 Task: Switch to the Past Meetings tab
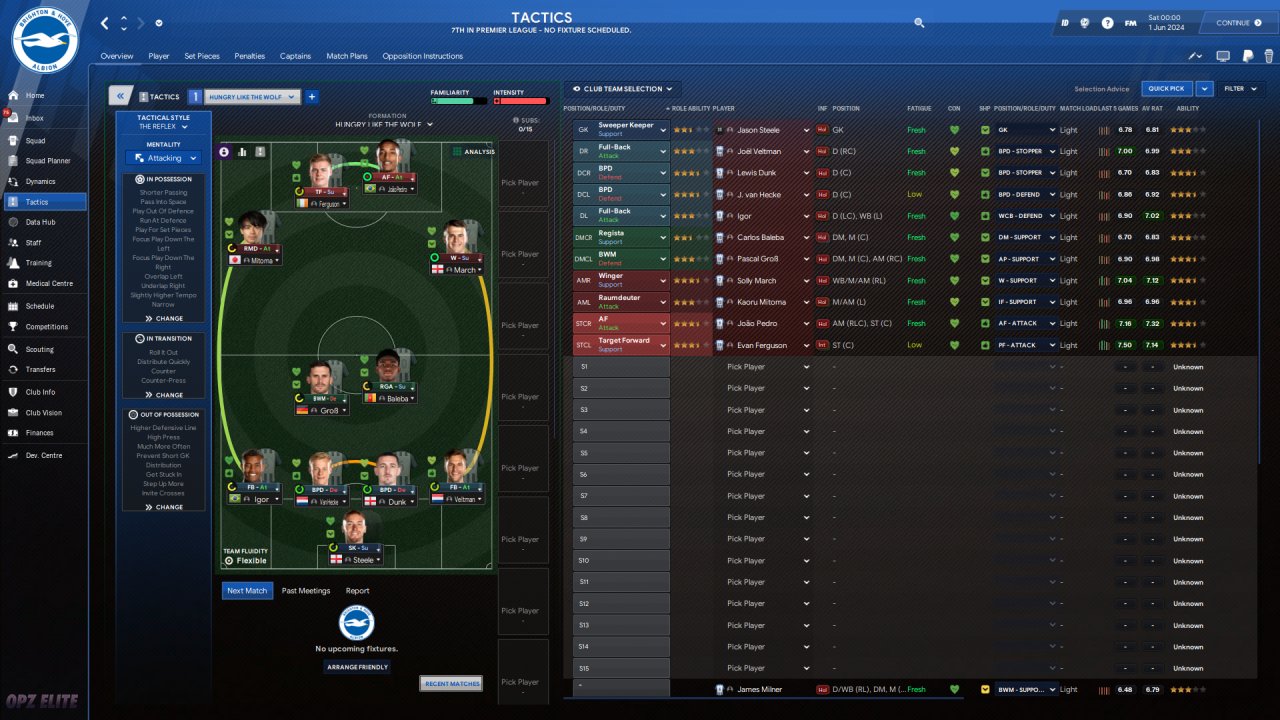pos(306,591)
